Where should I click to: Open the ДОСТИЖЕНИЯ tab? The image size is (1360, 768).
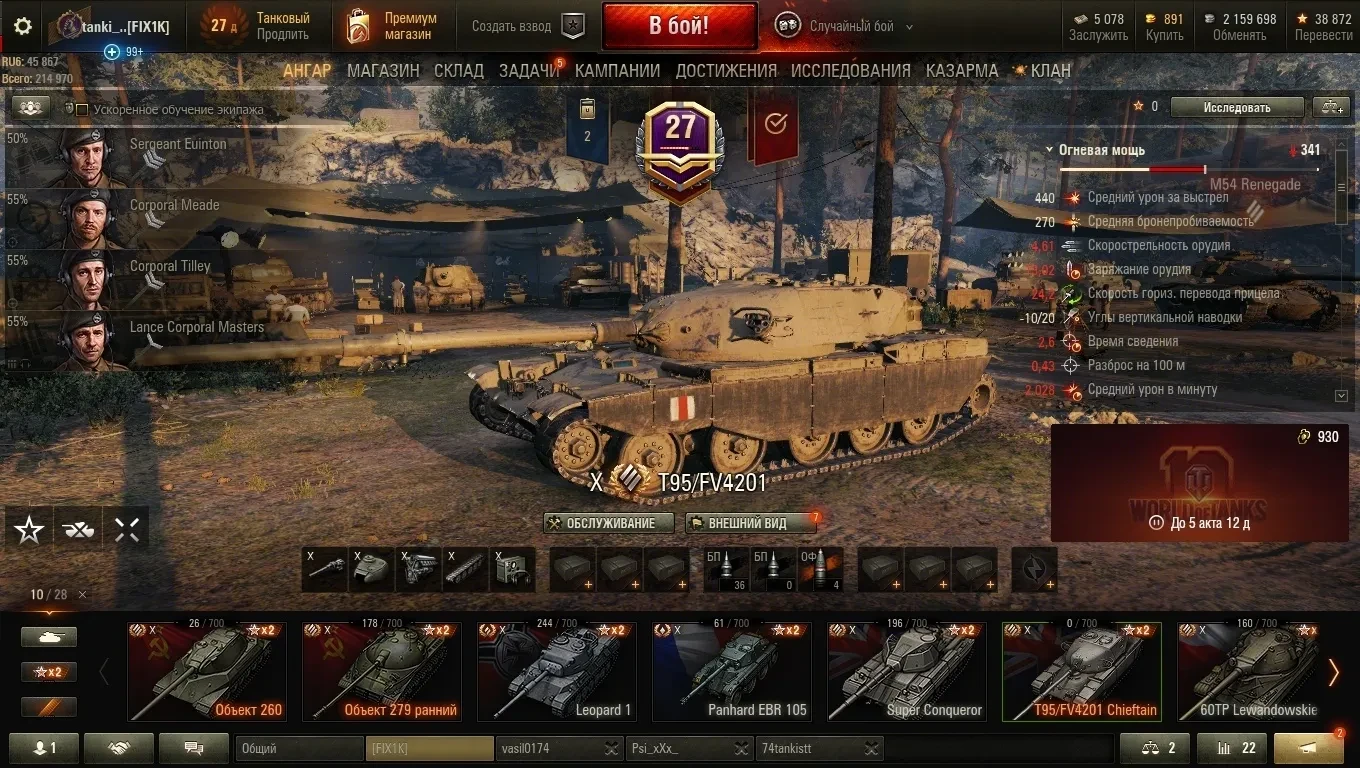pos(726,70)
